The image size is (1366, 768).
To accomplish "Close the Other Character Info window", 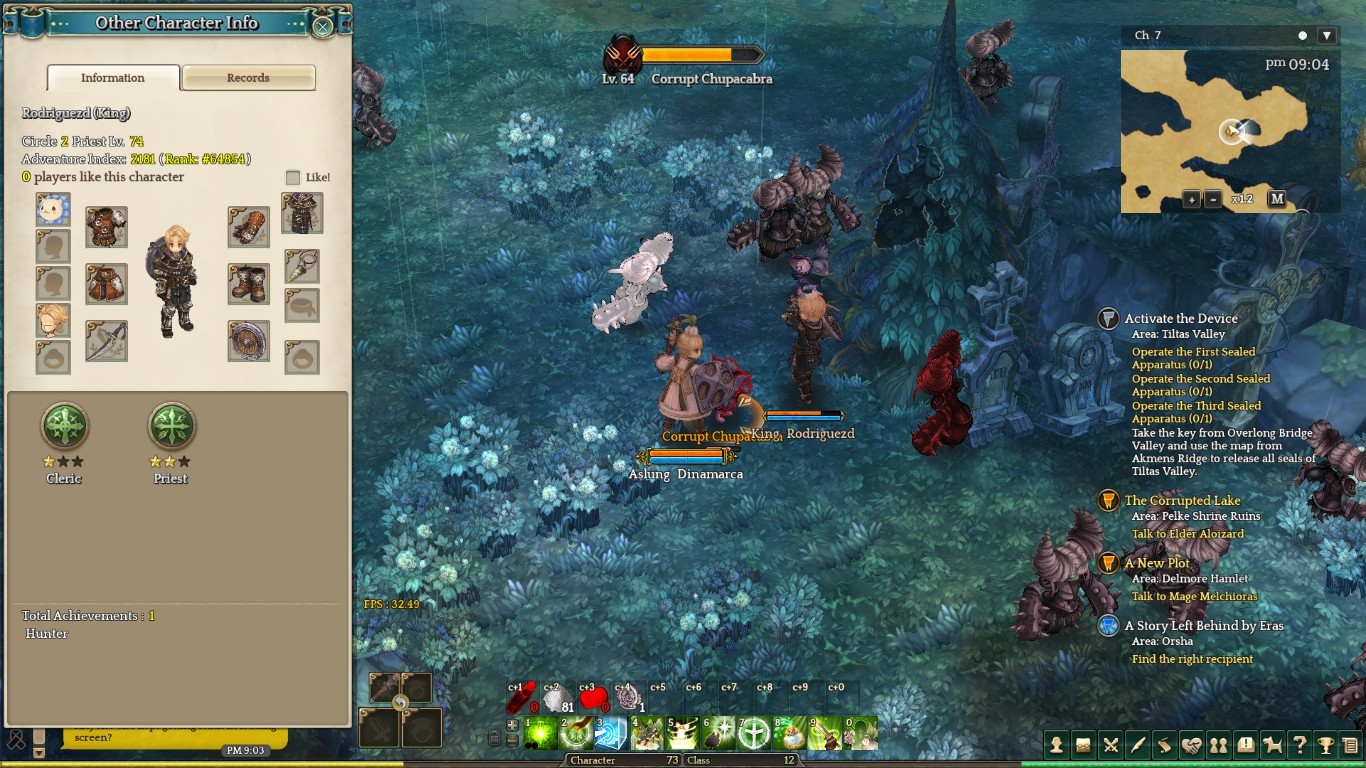I will coord(322,27).
